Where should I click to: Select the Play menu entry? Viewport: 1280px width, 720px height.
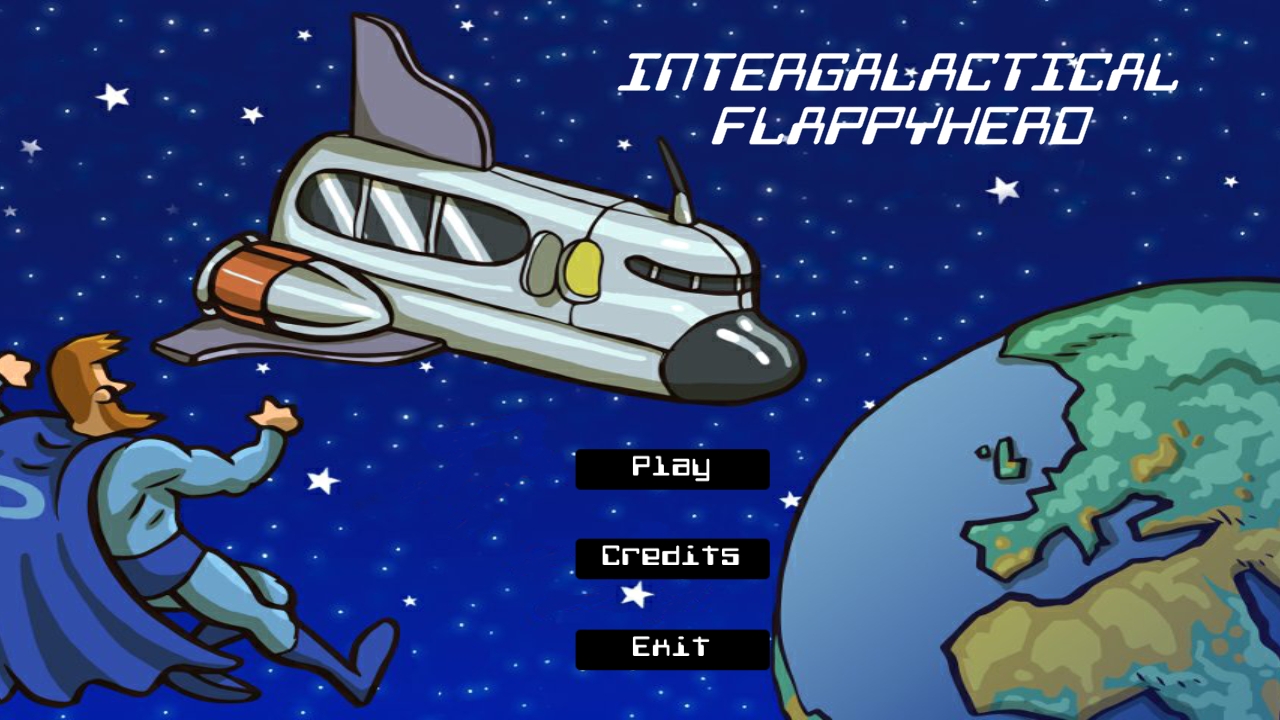click(671, 468)
